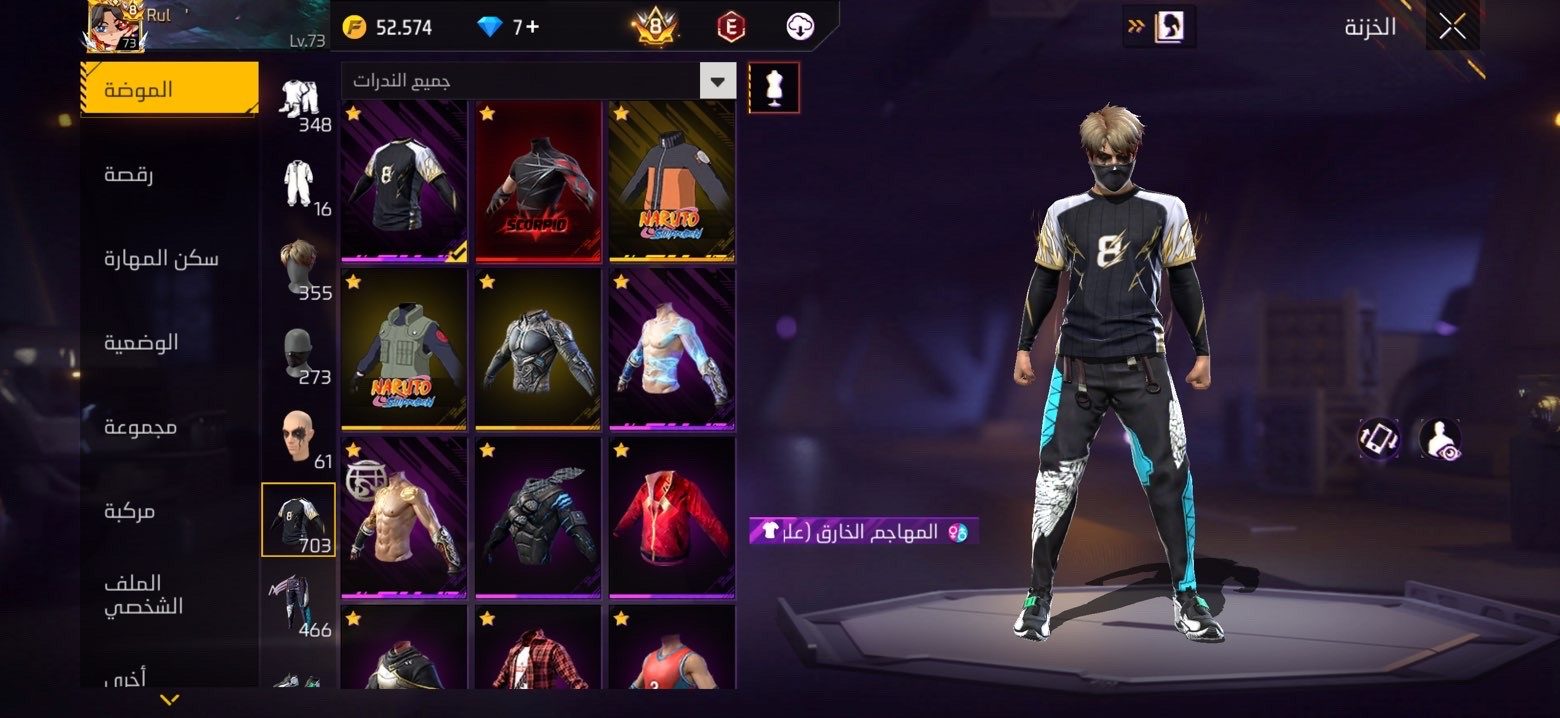Close the vault screen with the X
The image size is (1560, 718).
(x=1452, y=27)
